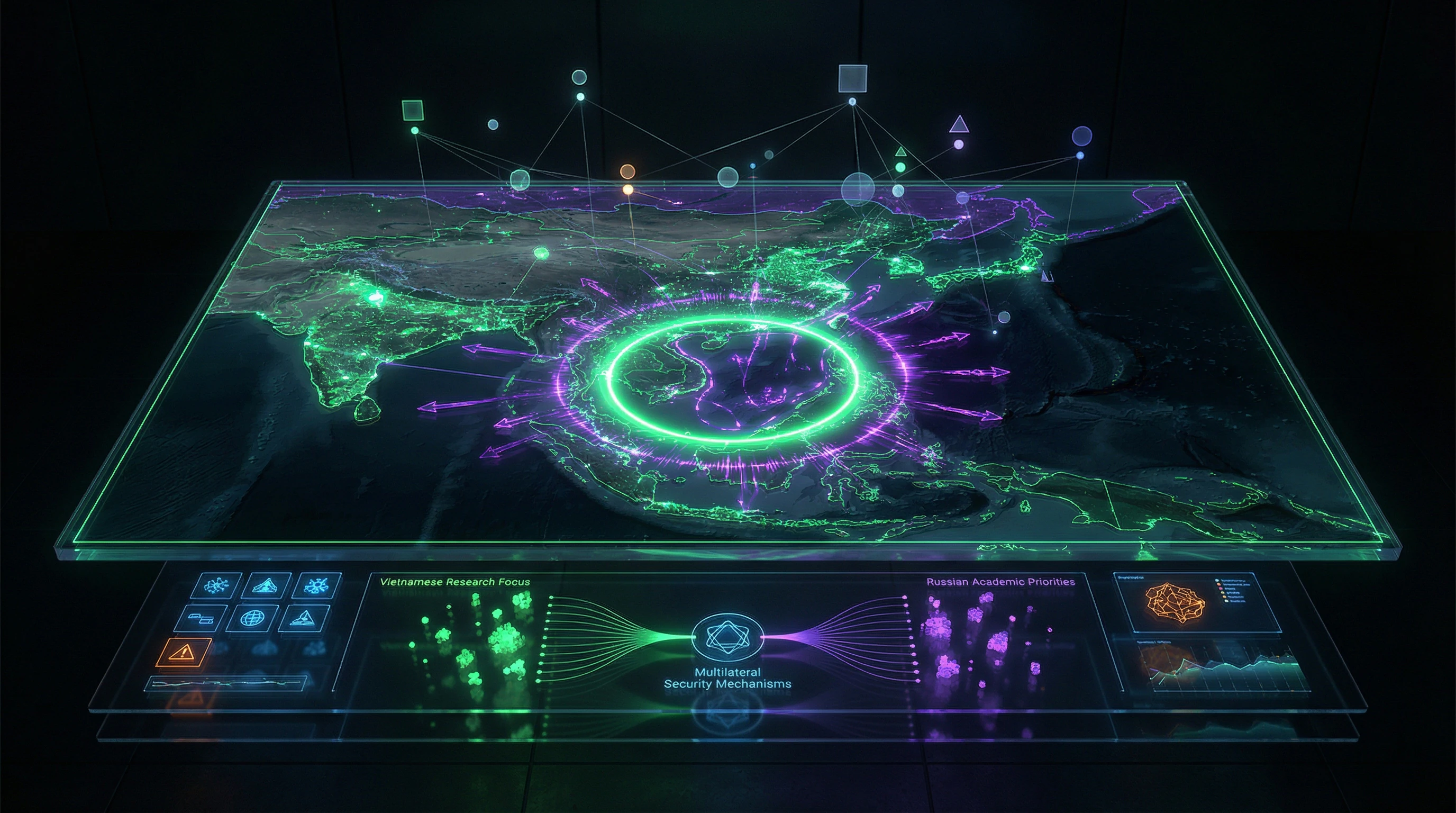Select the Russian Academic Priorities heading

pos(1000,582)
